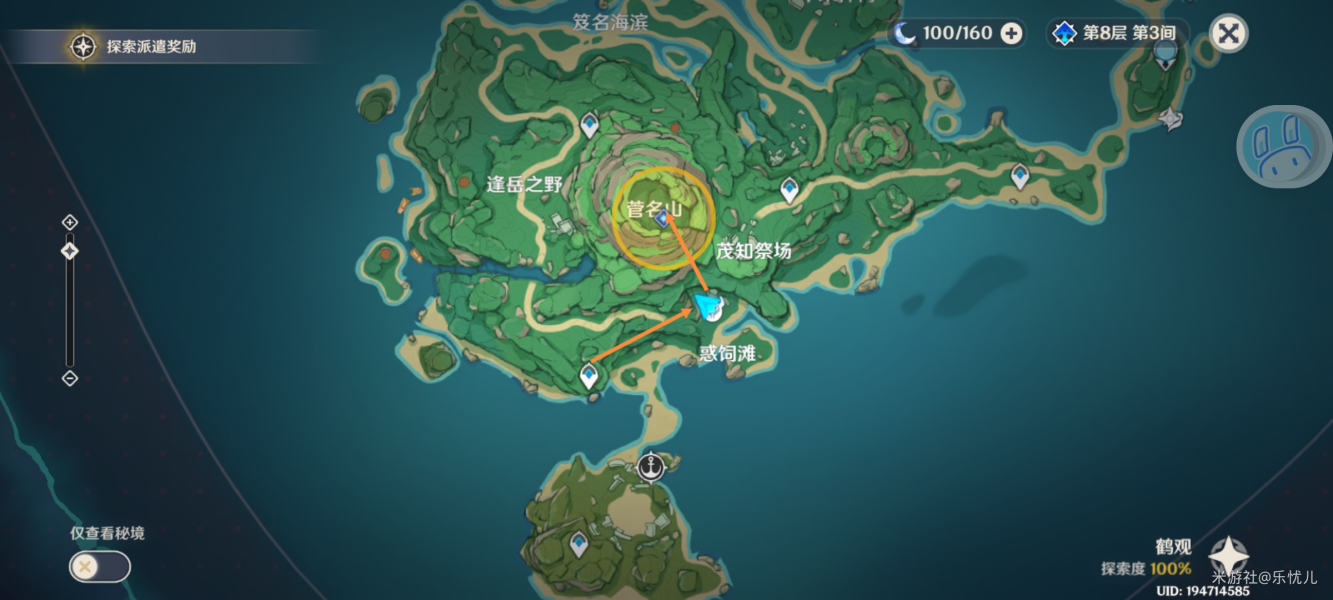Screen dimensions: 1333x600
Task: Select the teleport waypoint north of 逢岳之野
Action: pyautogui.click(x=590, y=125)
